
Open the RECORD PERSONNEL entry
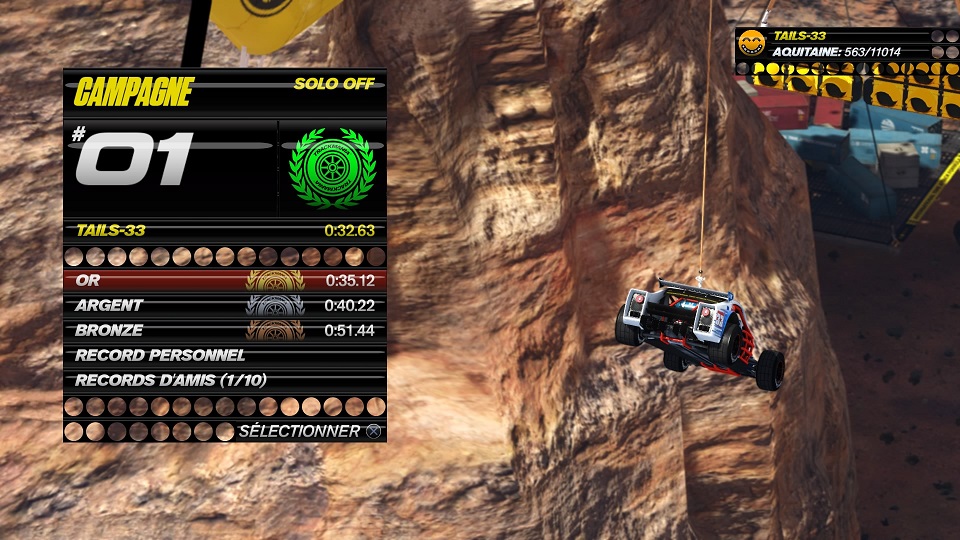point(224,355)
